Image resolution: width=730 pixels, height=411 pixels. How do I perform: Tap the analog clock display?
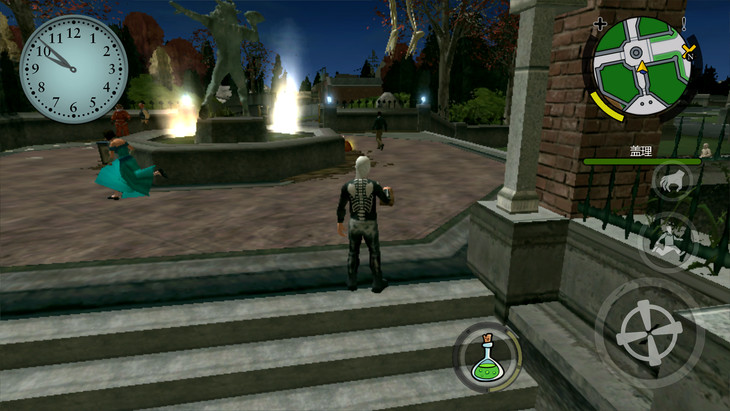[73, 69]
